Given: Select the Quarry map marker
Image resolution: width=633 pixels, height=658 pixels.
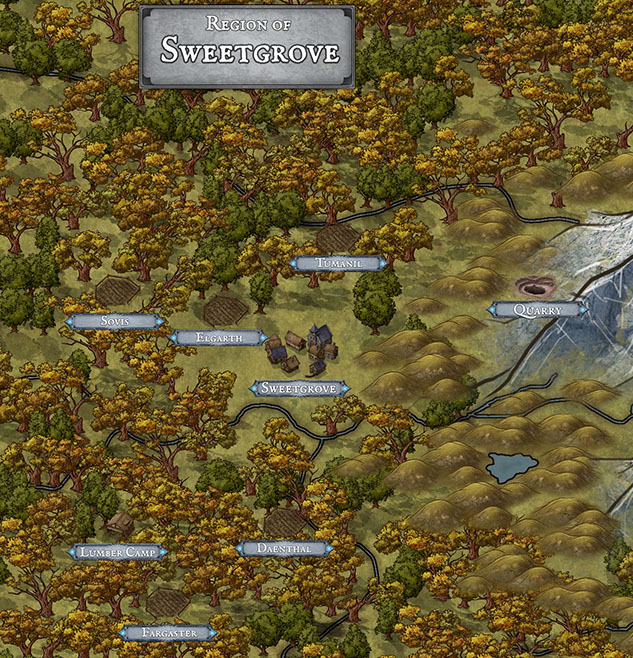Looking at the screenshot, I should 537,310.
